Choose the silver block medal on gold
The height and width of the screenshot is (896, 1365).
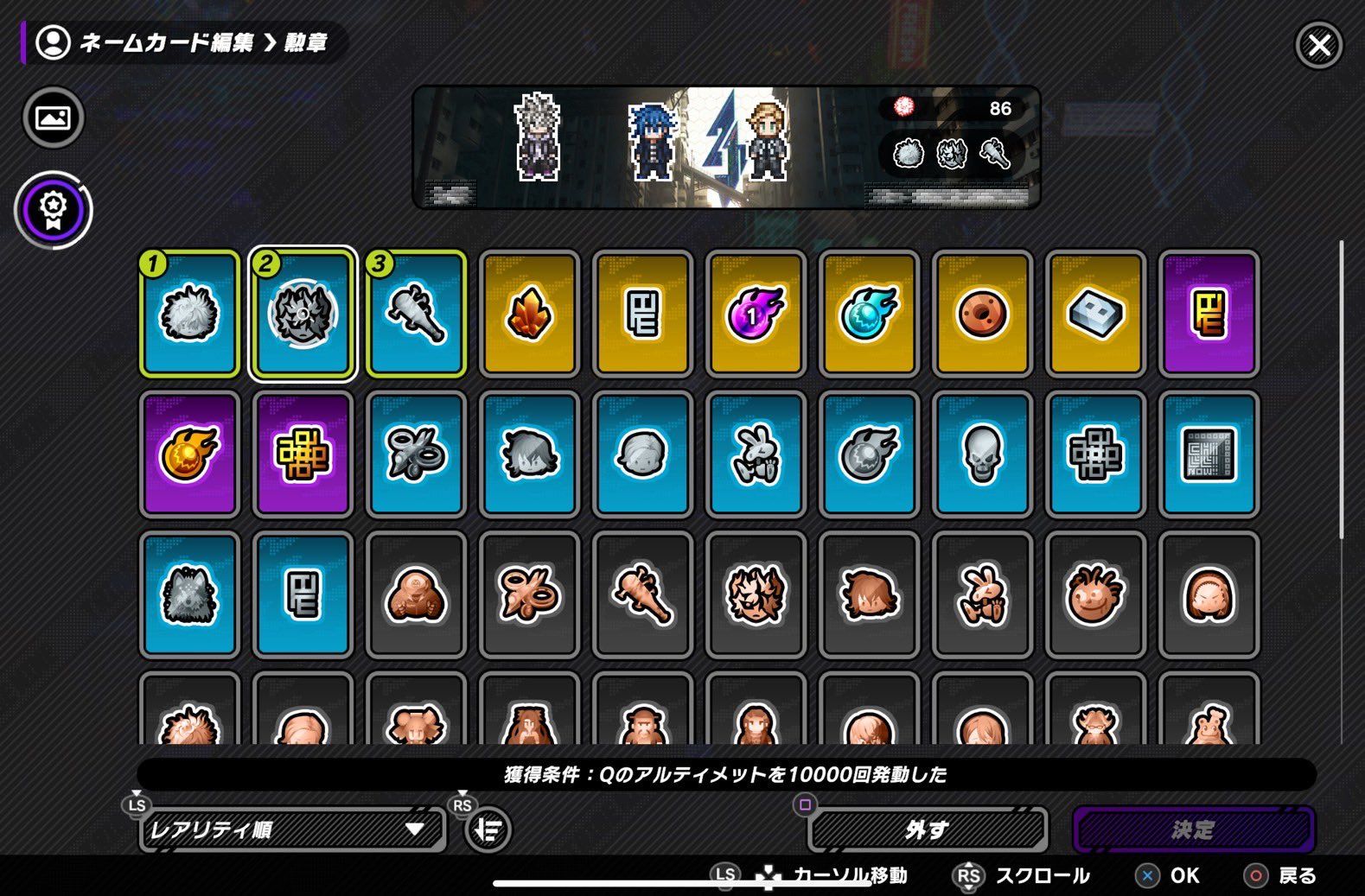tap(1095, 314)
